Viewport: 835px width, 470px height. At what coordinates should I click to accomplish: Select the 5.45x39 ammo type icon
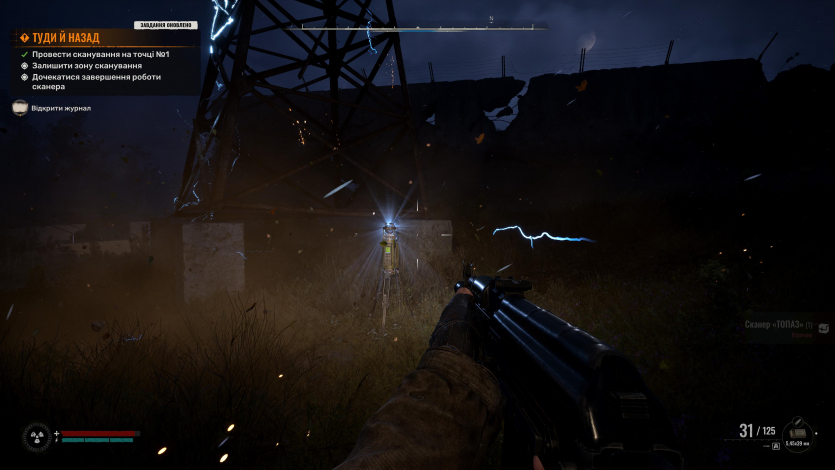click(796, 433)
